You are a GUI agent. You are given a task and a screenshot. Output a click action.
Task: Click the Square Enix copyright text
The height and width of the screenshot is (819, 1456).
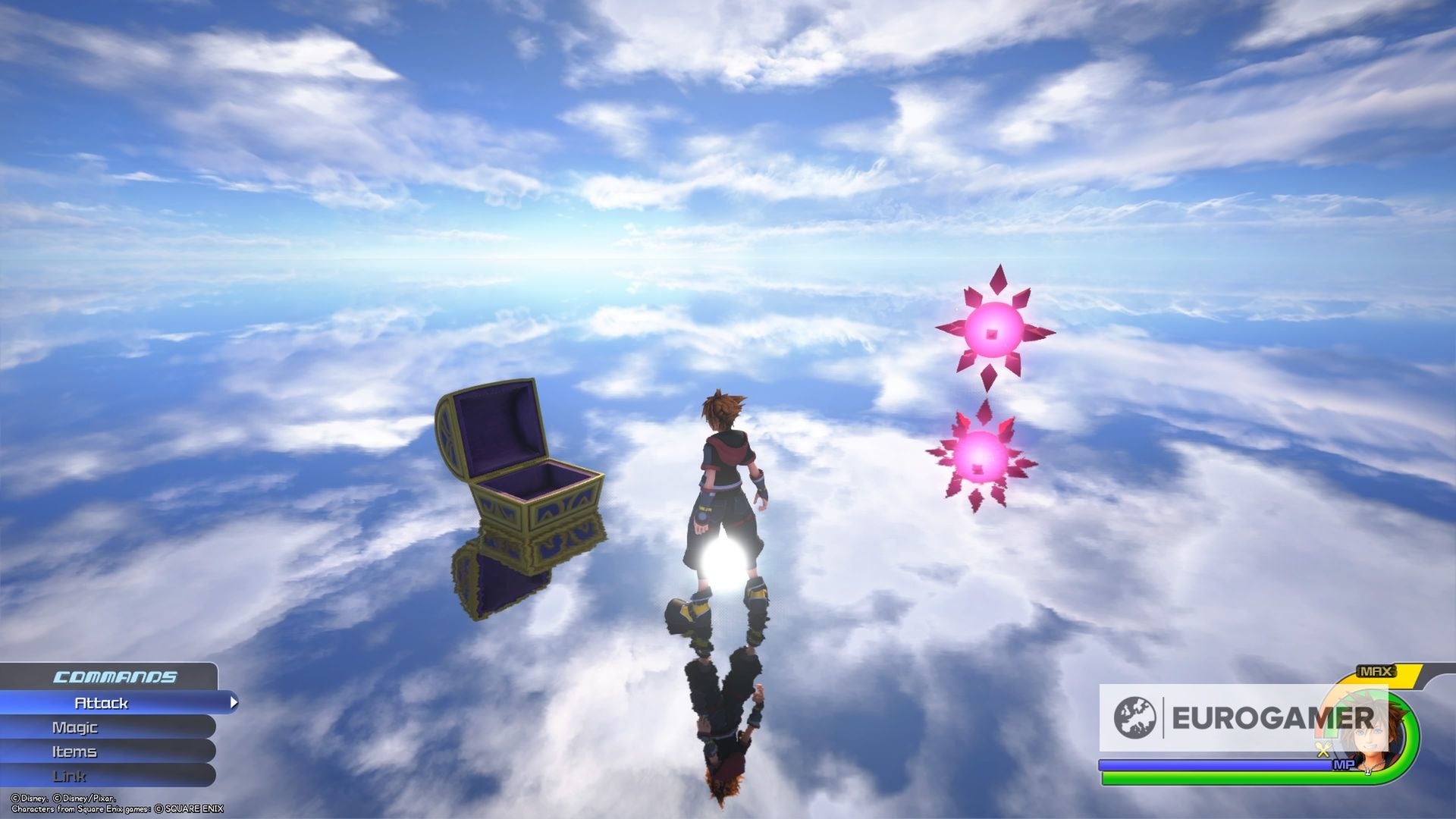118,808
